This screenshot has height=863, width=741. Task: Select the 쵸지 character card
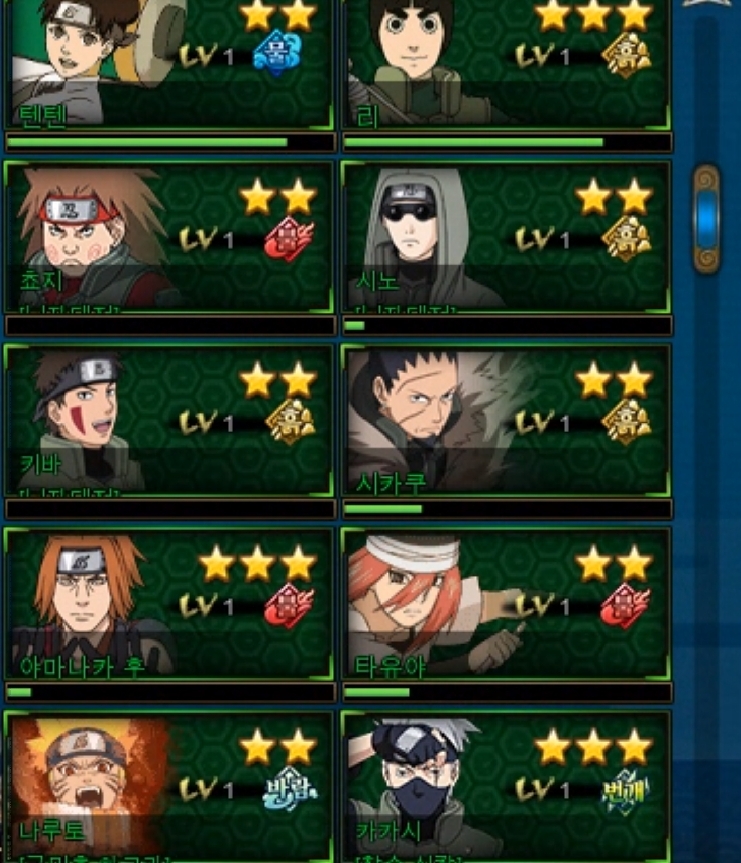pos(170,238)
